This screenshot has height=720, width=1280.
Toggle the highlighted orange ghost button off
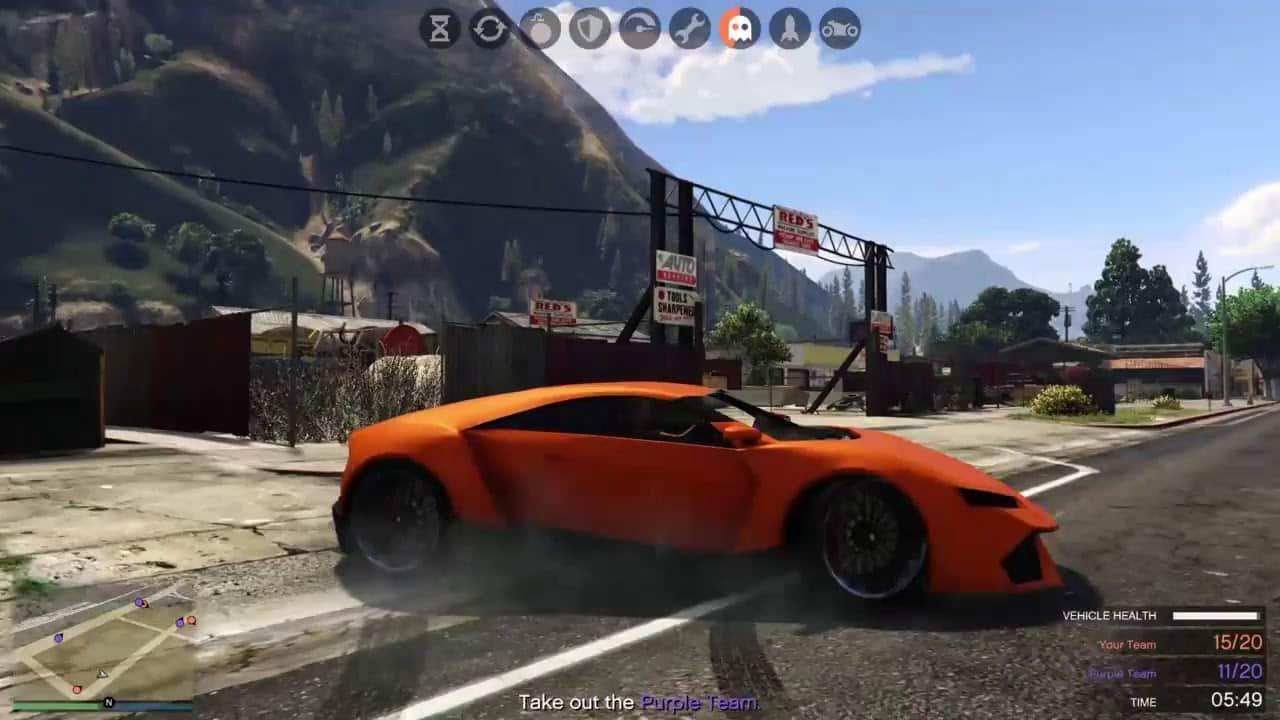point(740,29)
